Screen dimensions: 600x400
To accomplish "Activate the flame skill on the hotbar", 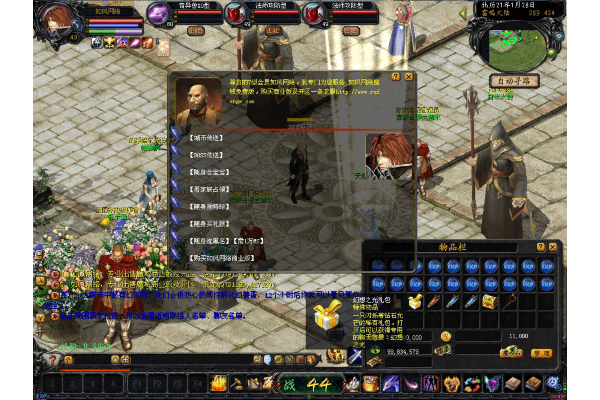I will [217, 383].
